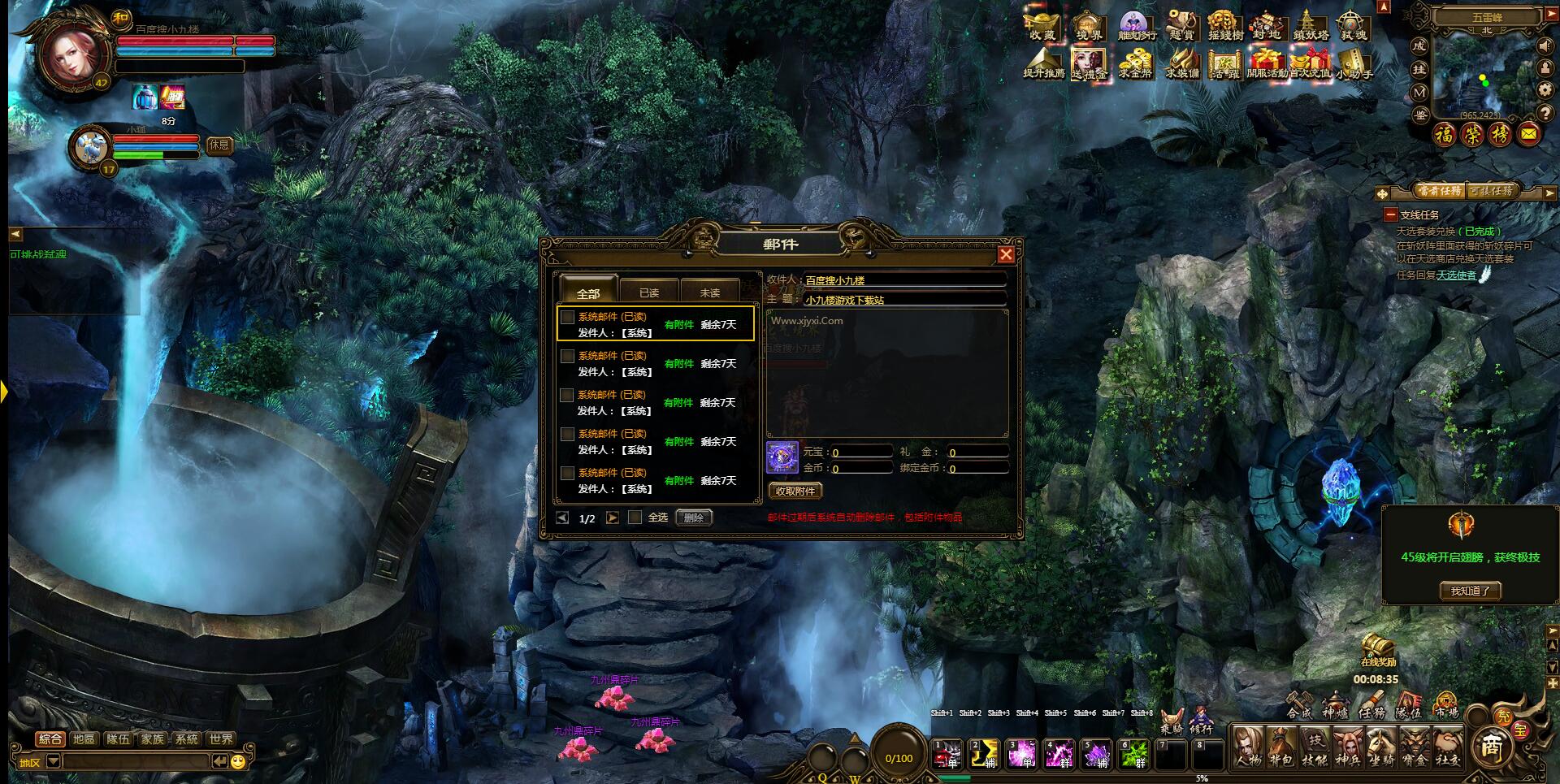Open the 開服活動 gift event icon

click(1267, 63)
